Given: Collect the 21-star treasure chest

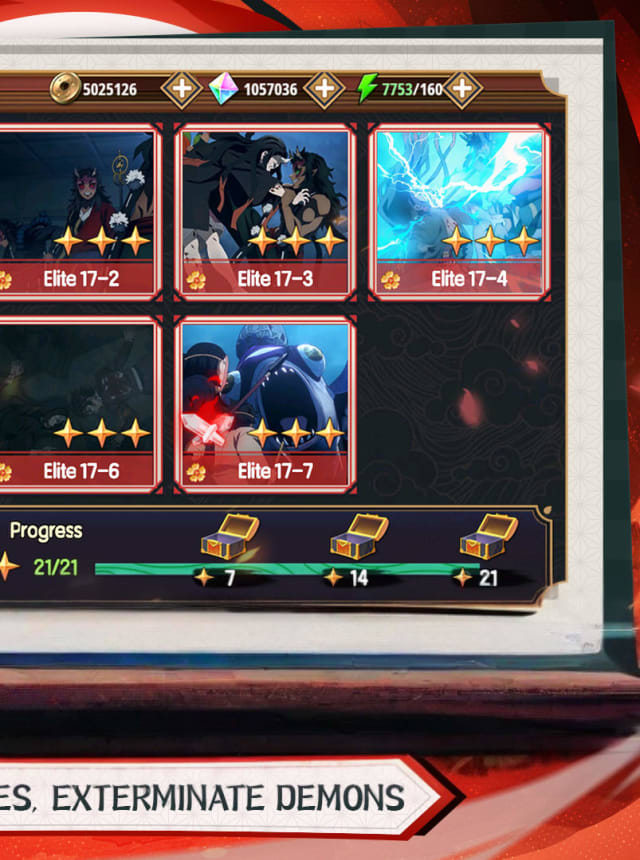Looking at the screenshot, I should click(488, 537).
